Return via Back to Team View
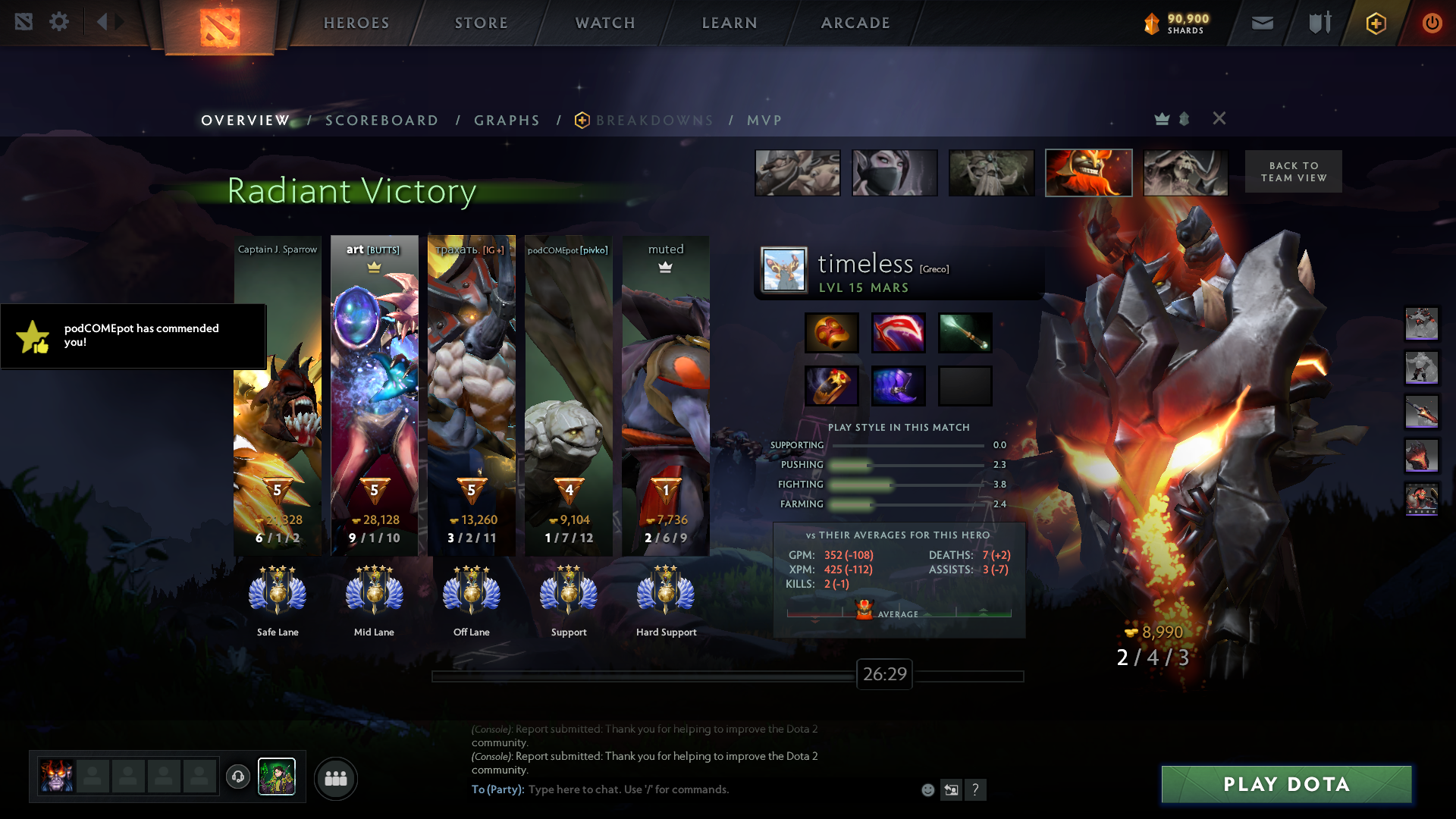This screenshot has width=1456, height=819. 1293,171
